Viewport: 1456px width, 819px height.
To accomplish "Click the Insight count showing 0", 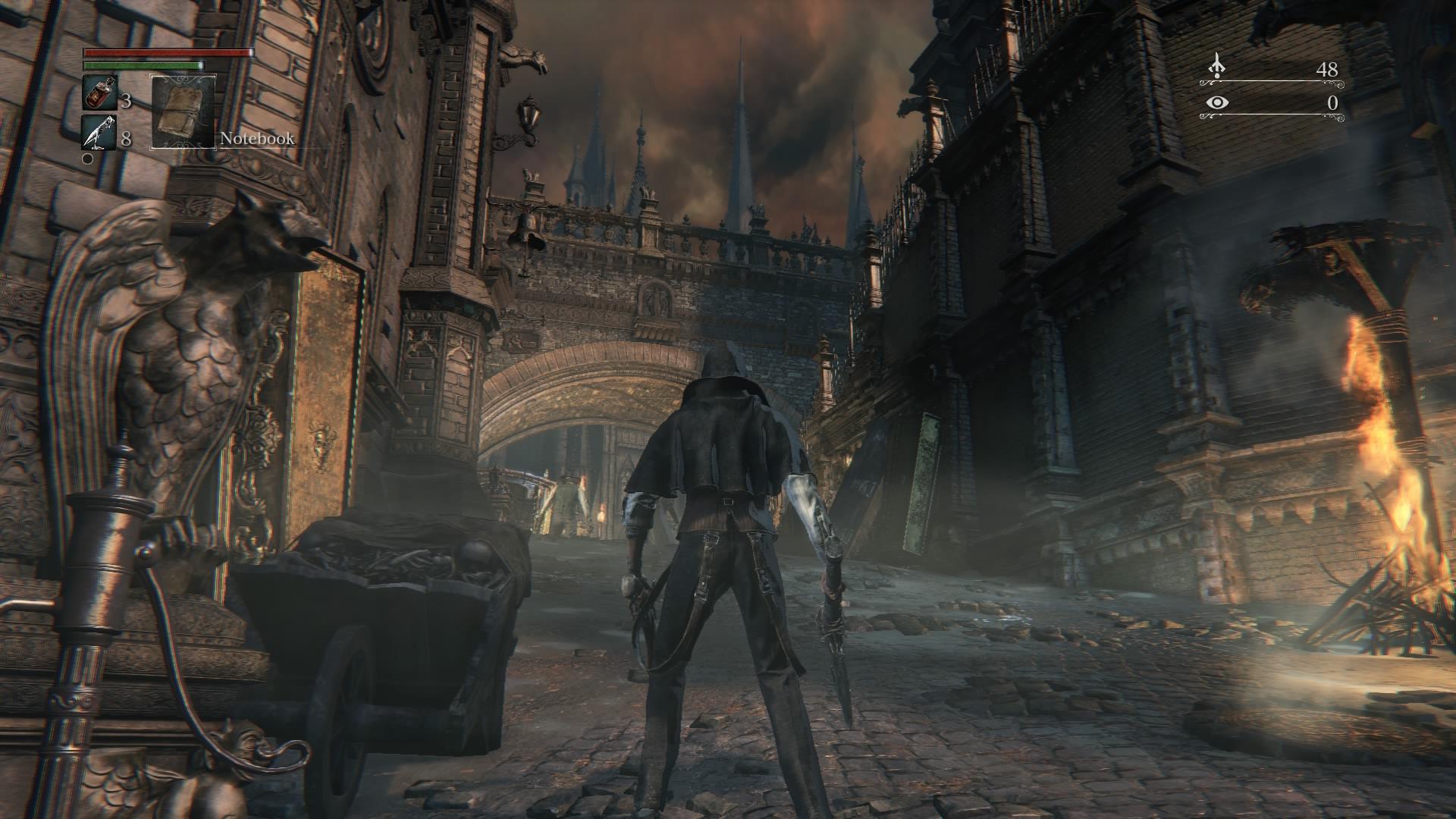I will pyautogui.click(x=1332, y=101).
